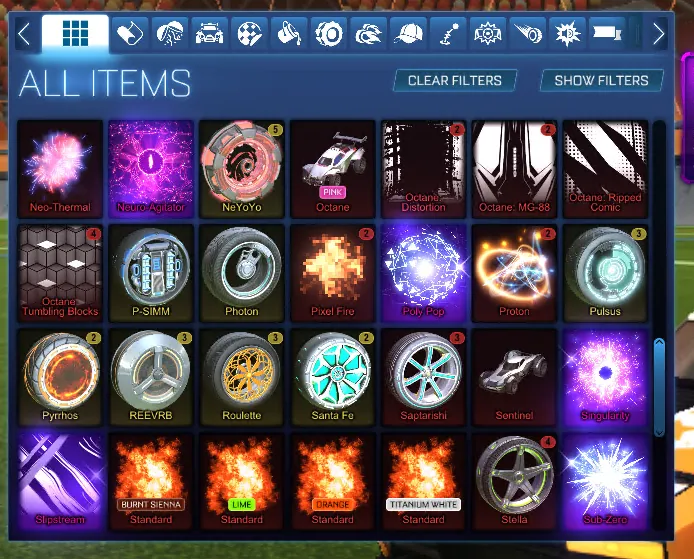Pick the Sentinel car body
This screenshot has width=694, height=559.
pos(515,375)
